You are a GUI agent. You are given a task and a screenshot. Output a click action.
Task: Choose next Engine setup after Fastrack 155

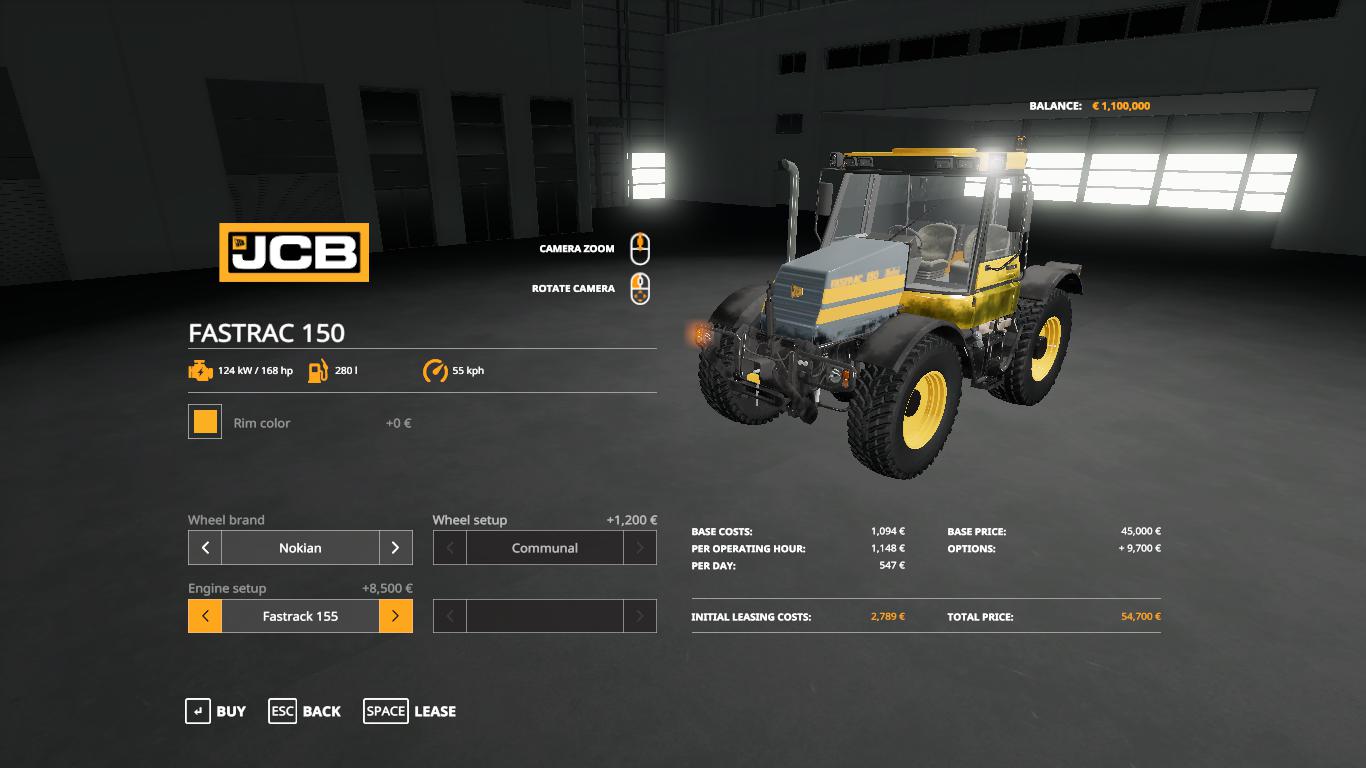[395, 616]
